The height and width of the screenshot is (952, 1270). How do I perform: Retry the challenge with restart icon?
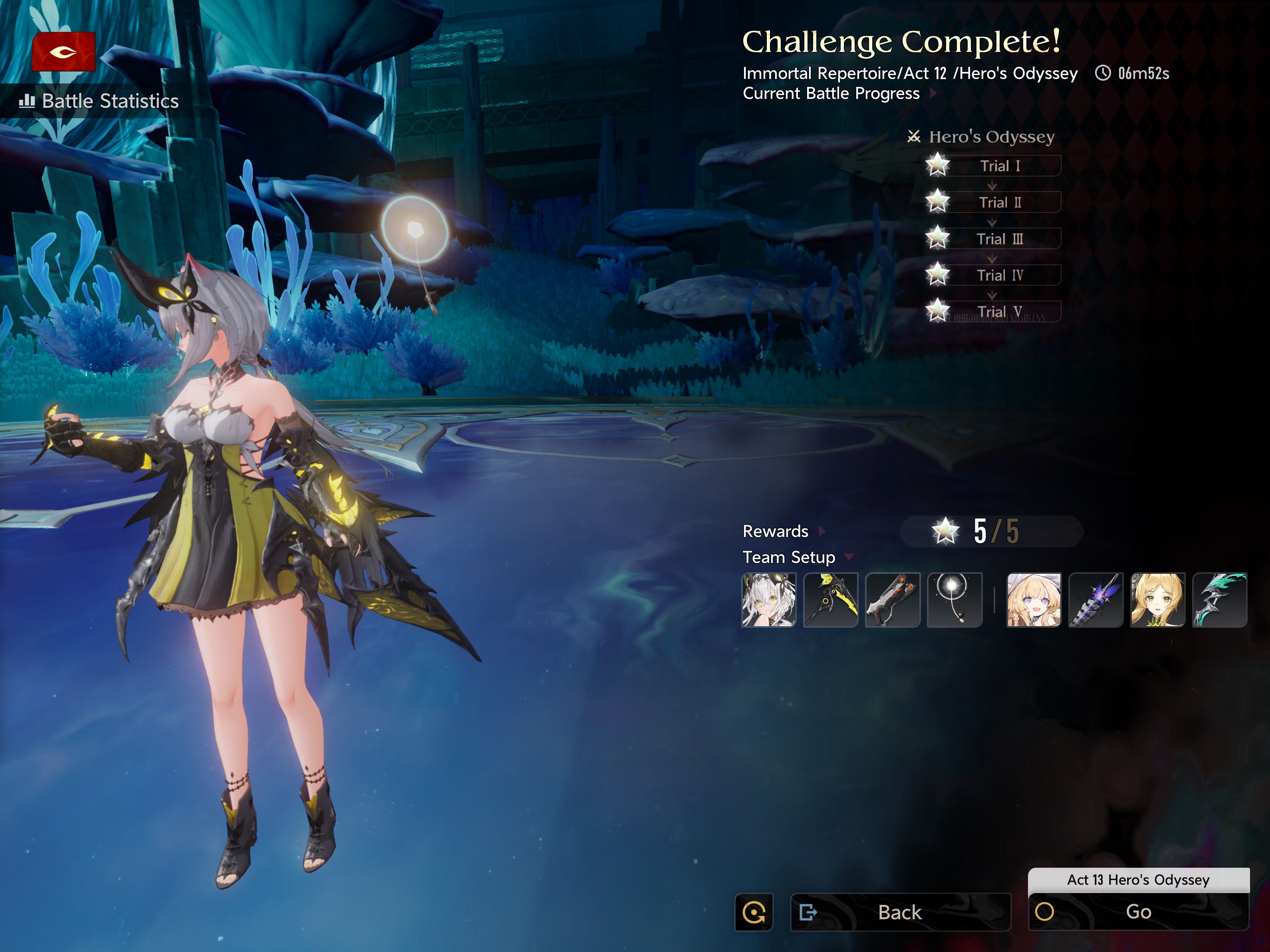click(x=754, y=912)
